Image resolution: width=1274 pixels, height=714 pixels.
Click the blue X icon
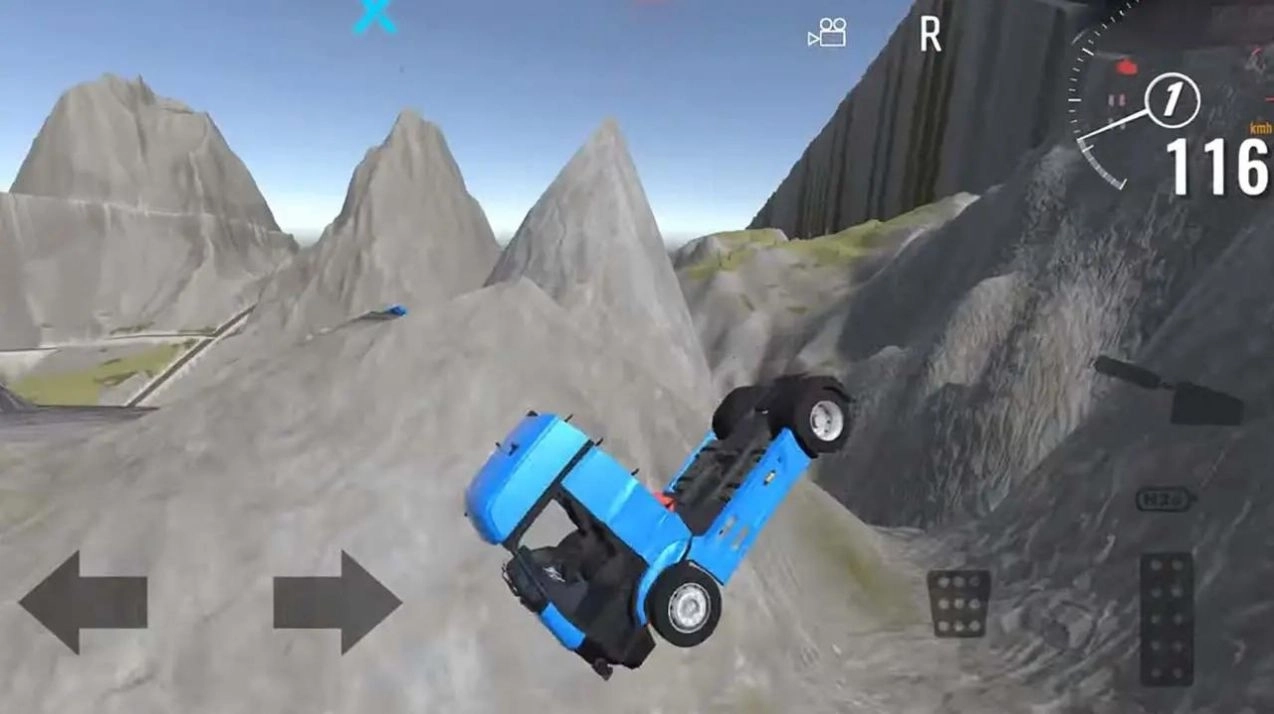(x=375, y=17)
